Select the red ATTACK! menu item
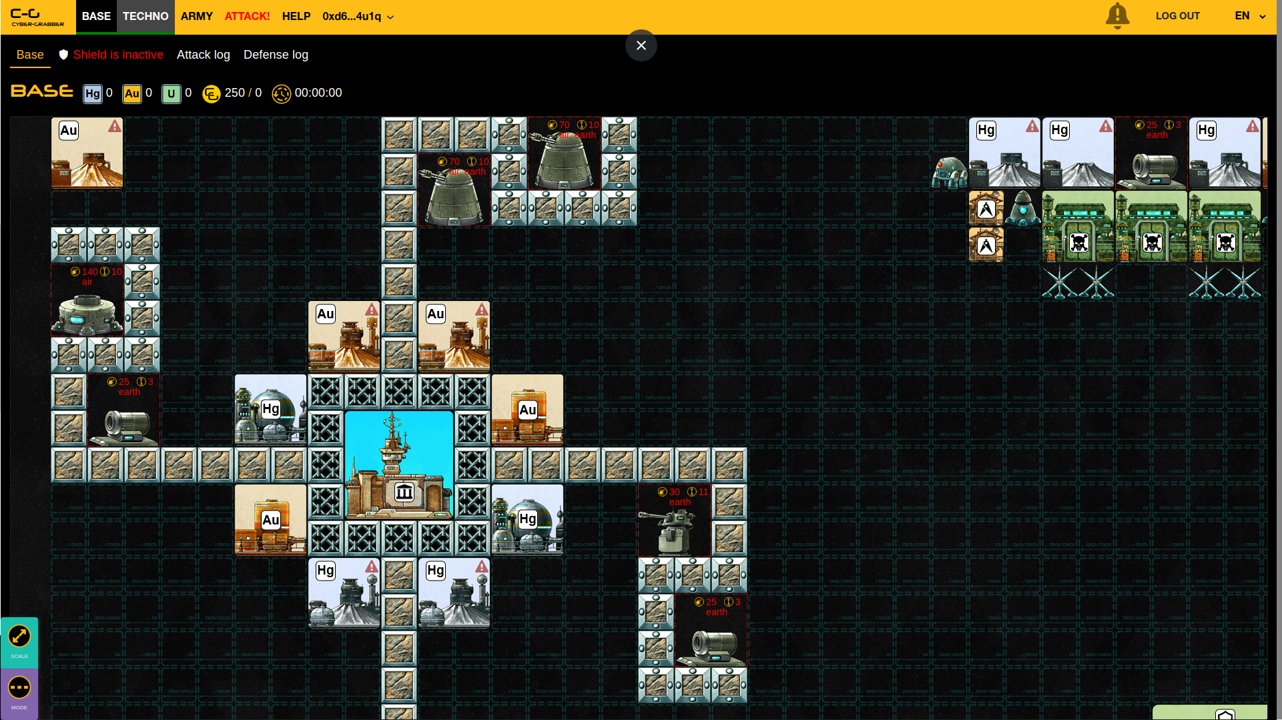This screenshot has width=1282, height=720. (x=247, y=17)
